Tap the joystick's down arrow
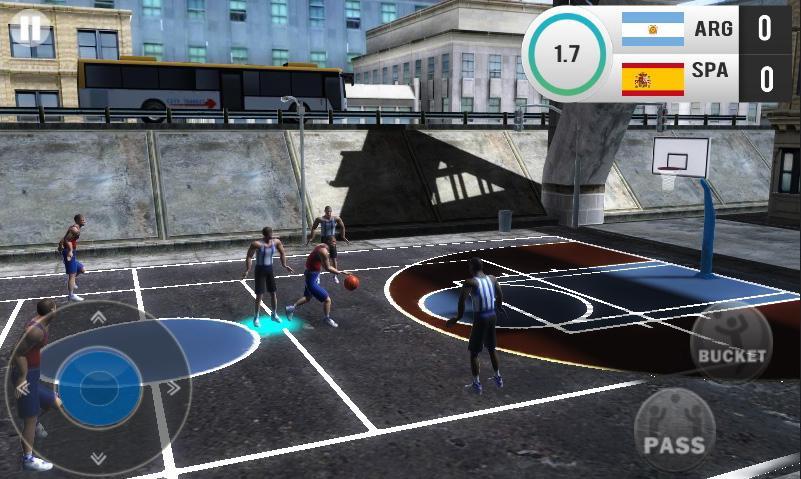 tap(98, 458)
